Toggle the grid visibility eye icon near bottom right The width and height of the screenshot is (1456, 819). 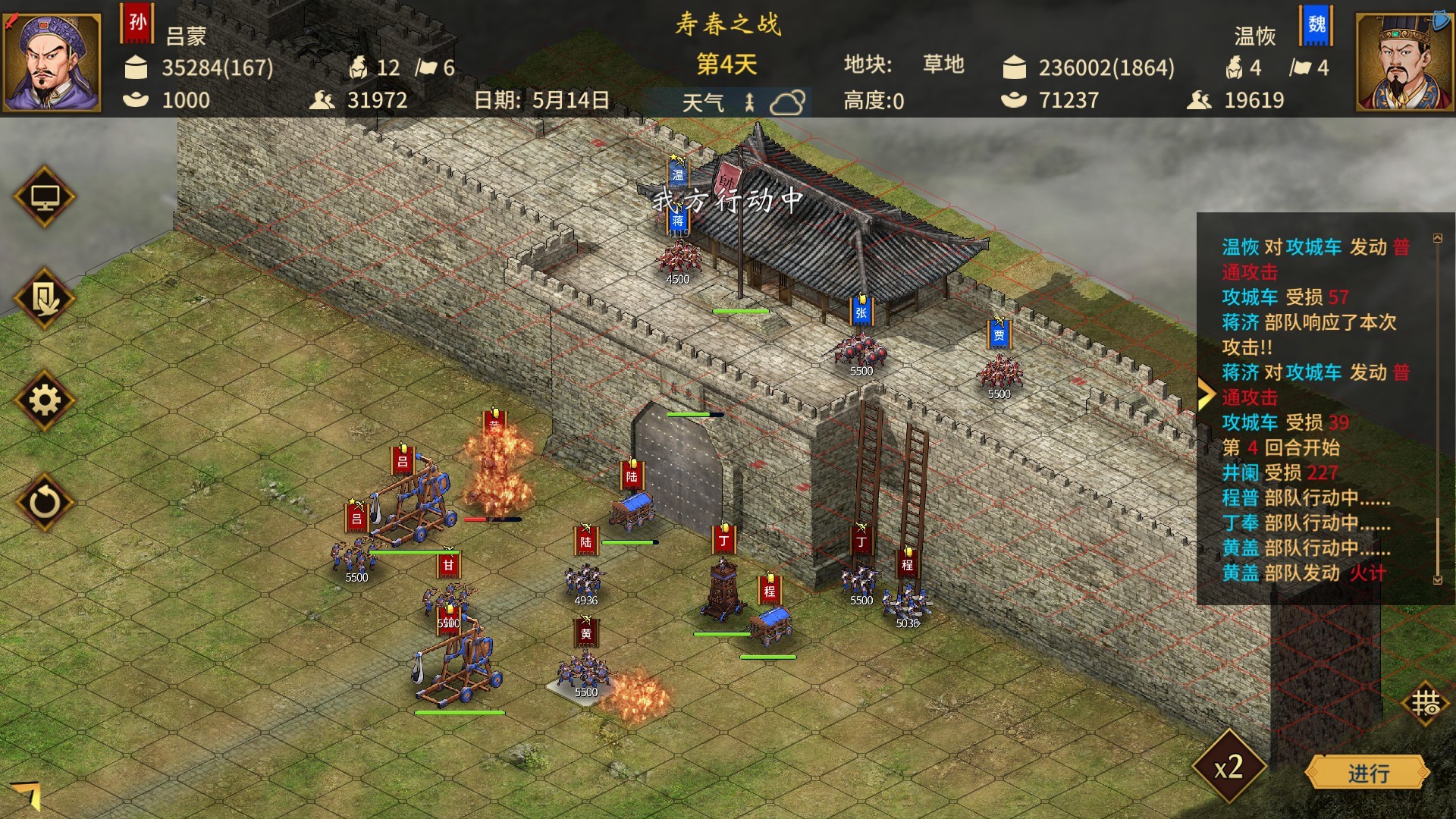(x=1425, y=704)
